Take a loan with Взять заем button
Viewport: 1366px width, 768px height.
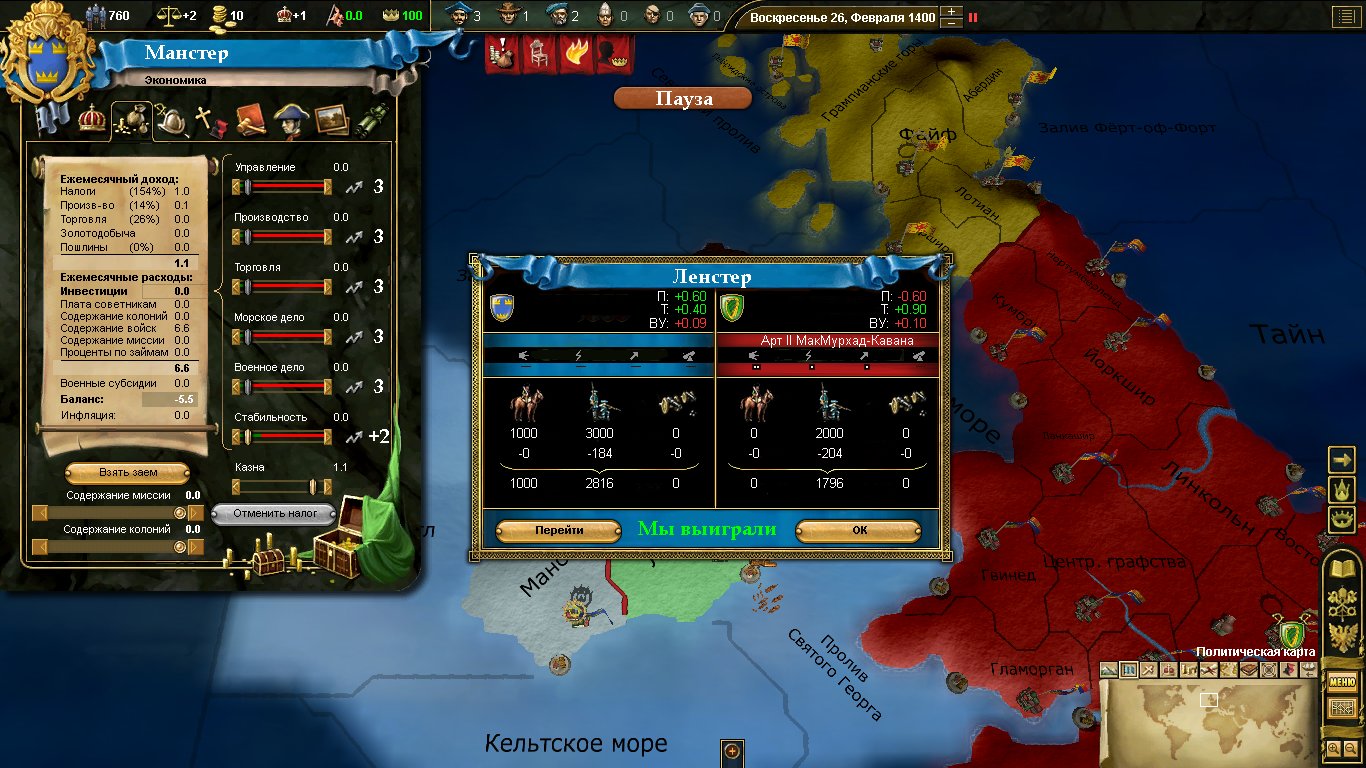(x=128, y=472)
